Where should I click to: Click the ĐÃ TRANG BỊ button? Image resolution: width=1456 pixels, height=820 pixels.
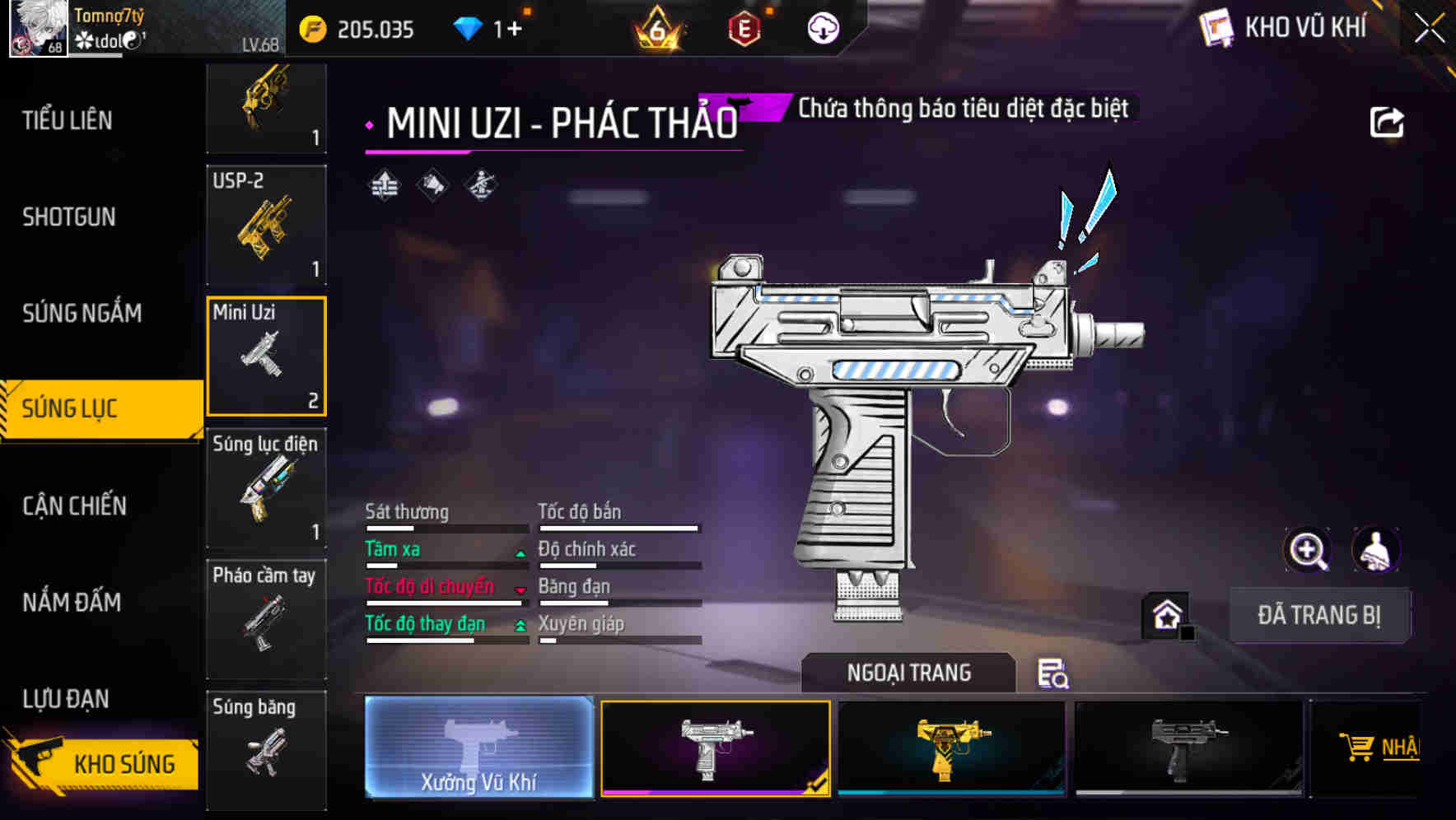point(1318,615)
